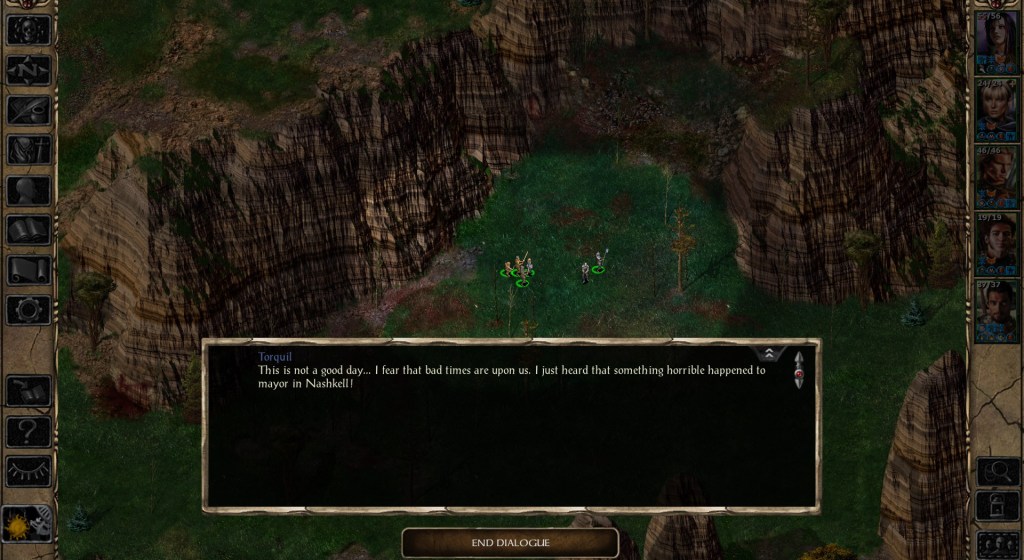Open the inventory screen from the armor icon
The width and height of the screenshot is (1024, 560).
pyautogui.click(x=28, y=150)
